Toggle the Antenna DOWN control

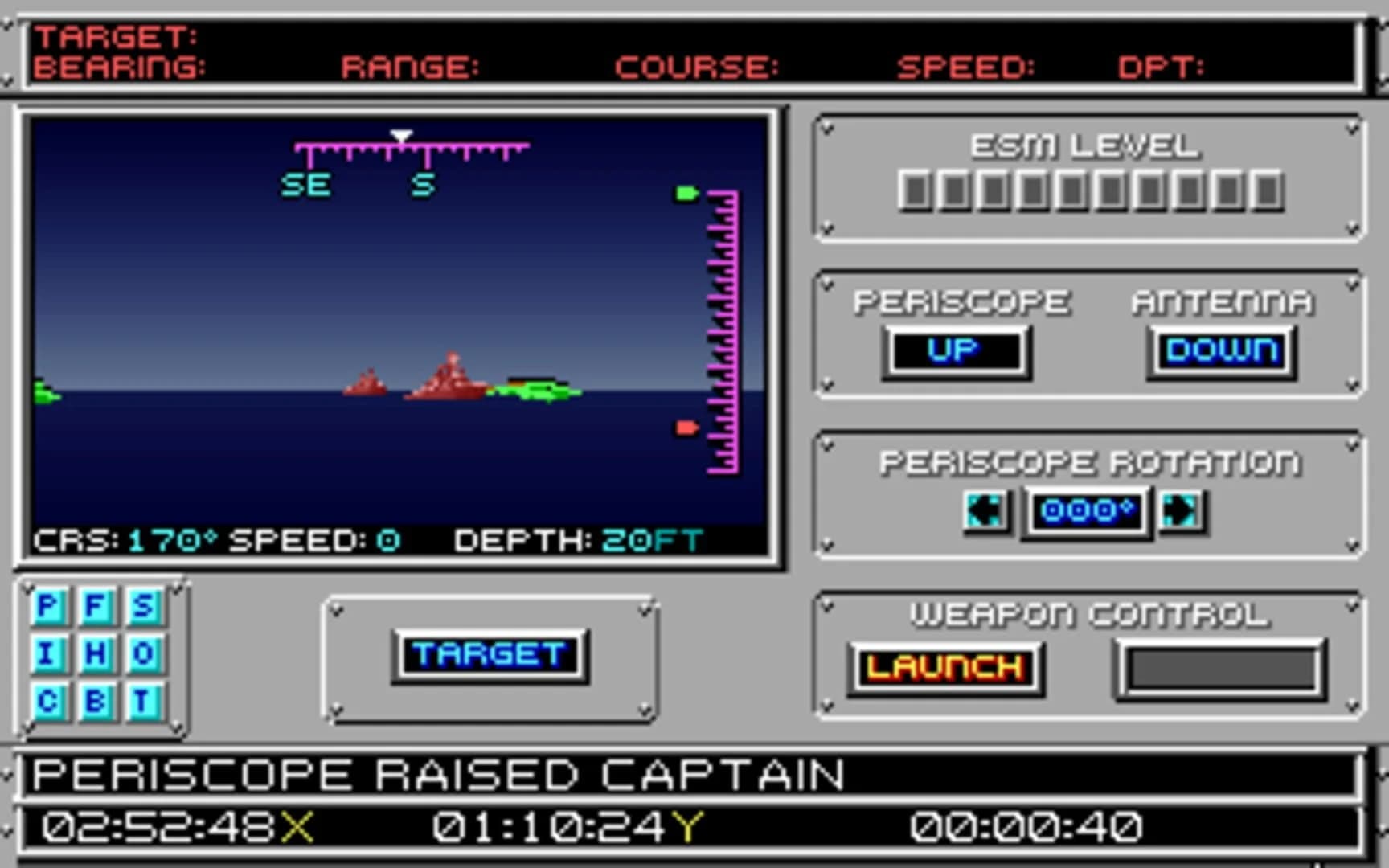(1219, 350)
